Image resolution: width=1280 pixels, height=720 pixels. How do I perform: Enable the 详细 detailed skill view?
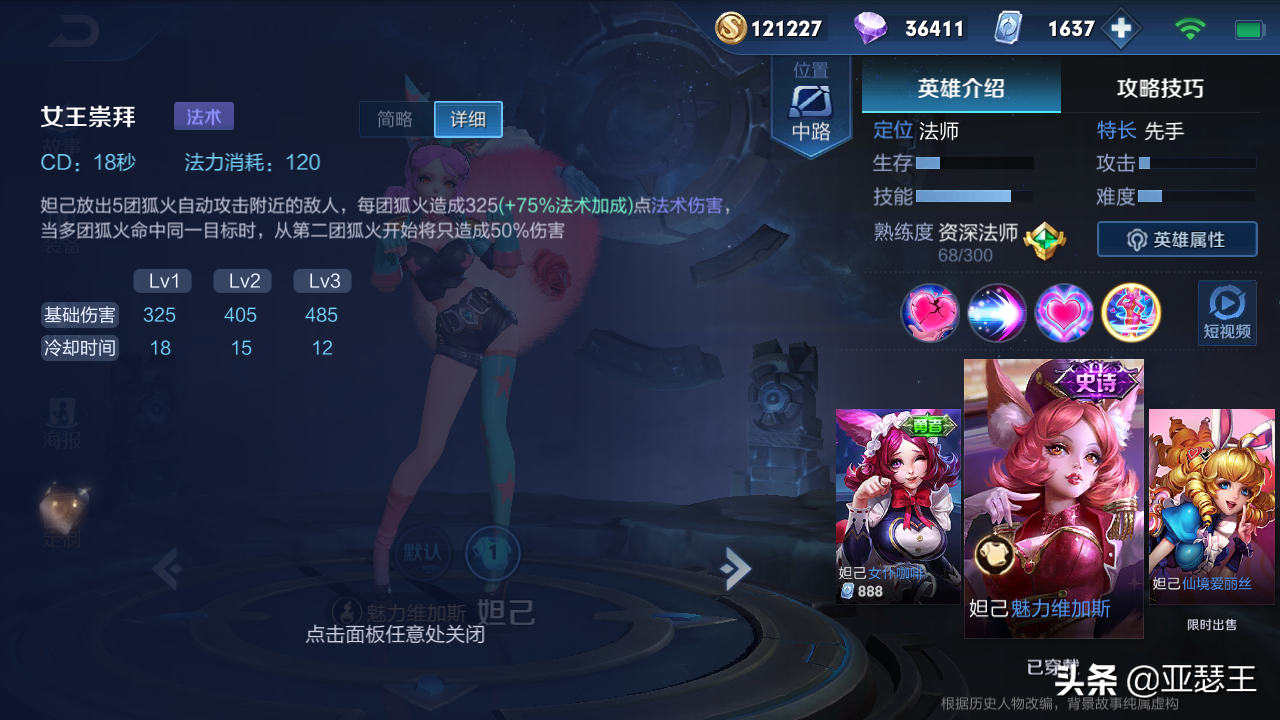(467, 119)
